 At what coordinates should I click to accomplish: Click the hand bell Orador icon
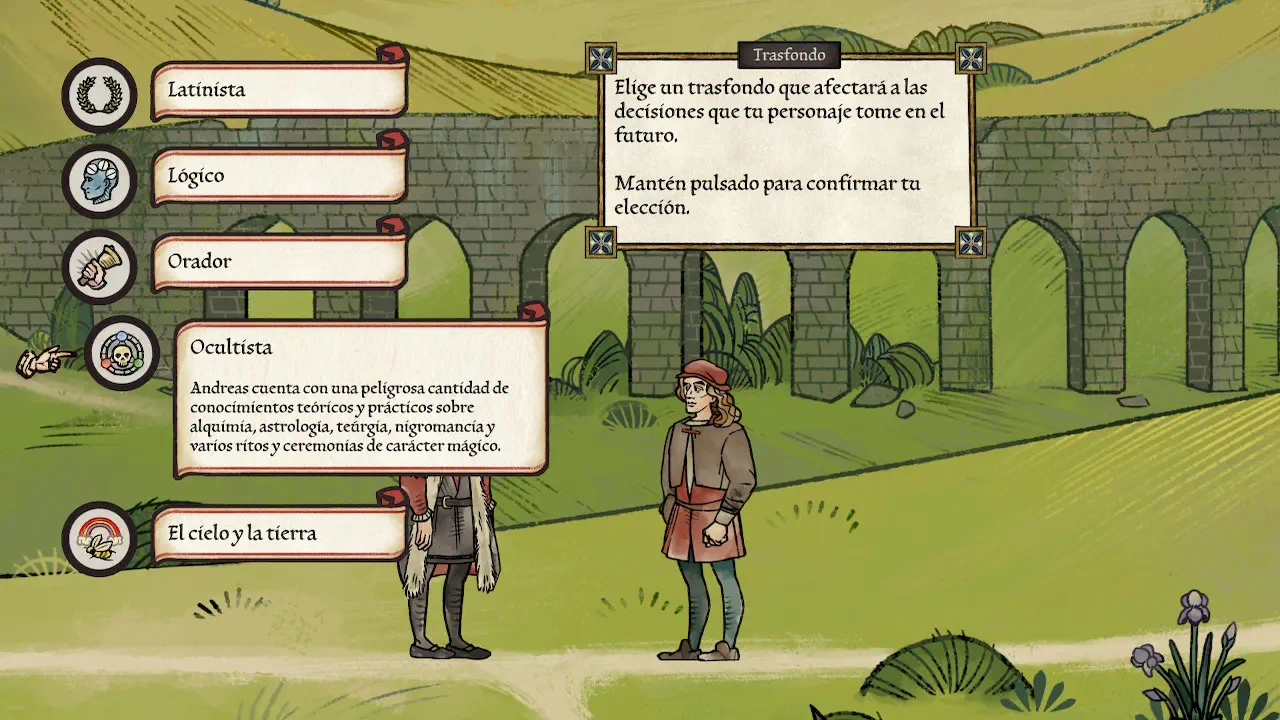click(x=99, y=267)
